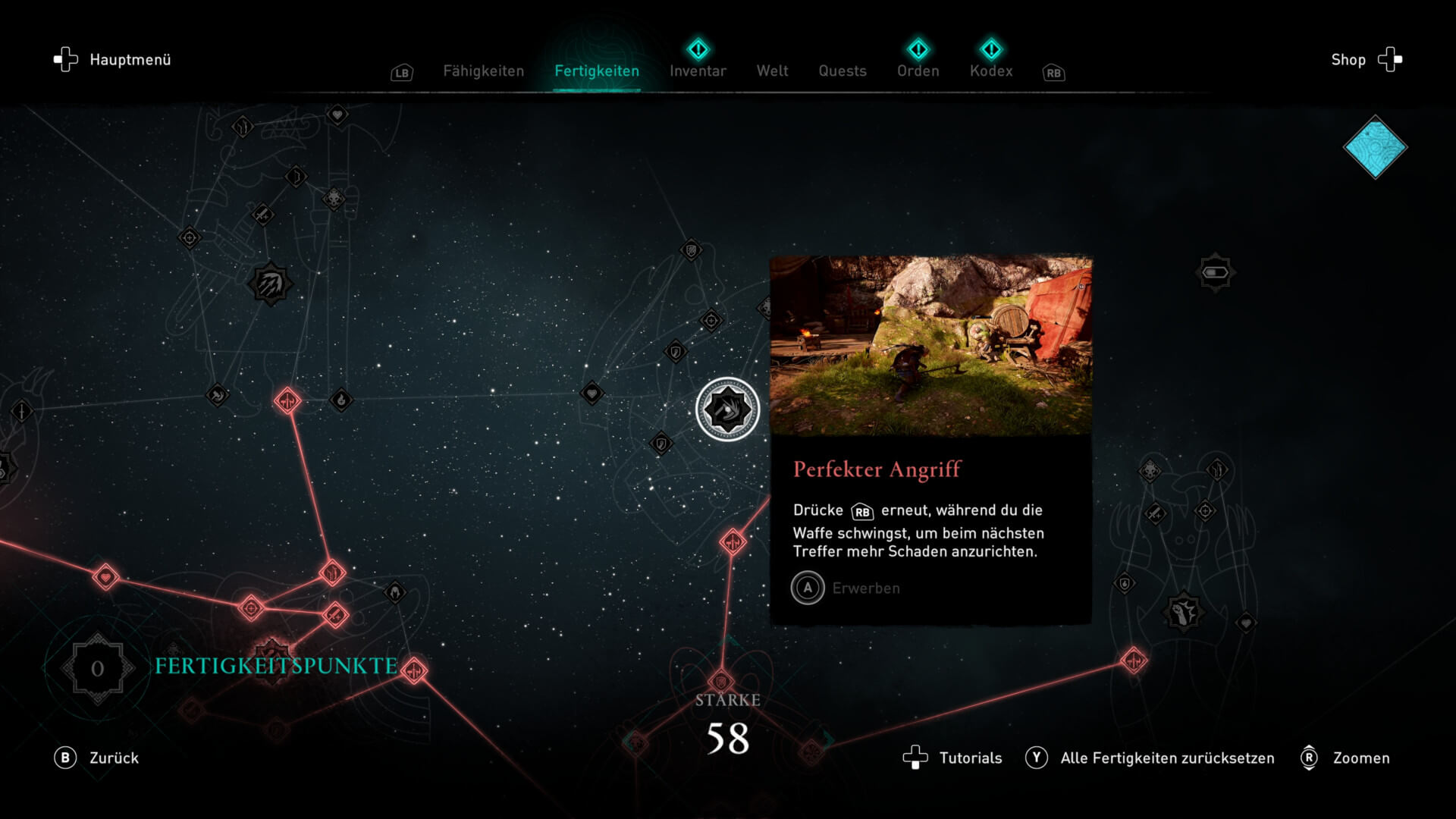Image resolution: width=1456 pixels, height=819 pixels.
Task: Click the blue diamond icon in the corner
Action: 1375,147
